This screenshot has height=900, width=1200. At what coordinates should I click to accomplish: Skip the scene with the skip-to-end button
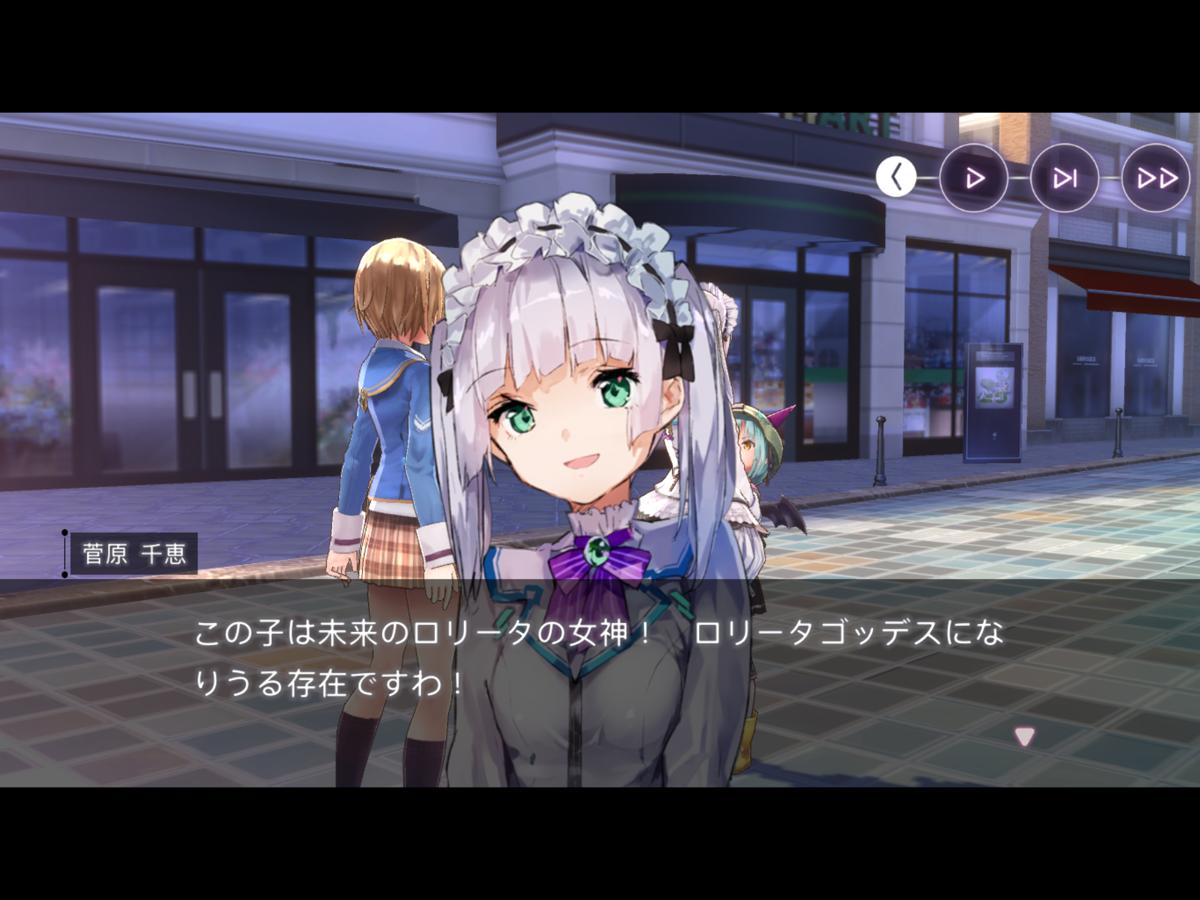[1064, 178]
